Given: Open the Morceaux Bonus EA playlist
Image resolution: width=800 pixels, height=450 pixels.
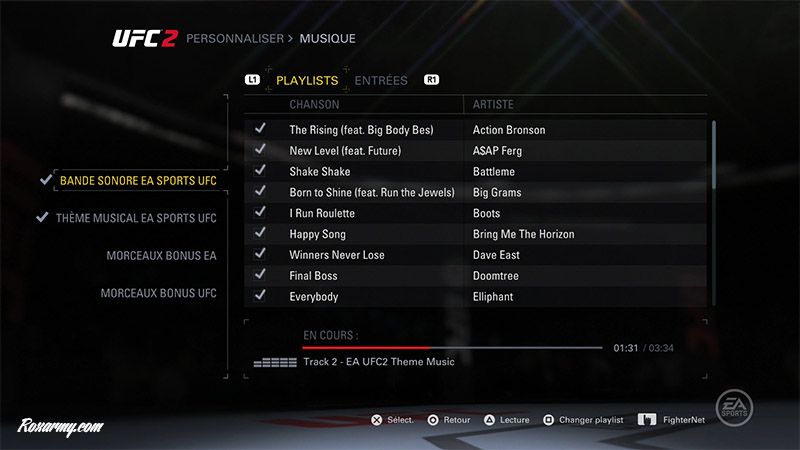Looking at the screenshot, I should (x=161, y=256).
